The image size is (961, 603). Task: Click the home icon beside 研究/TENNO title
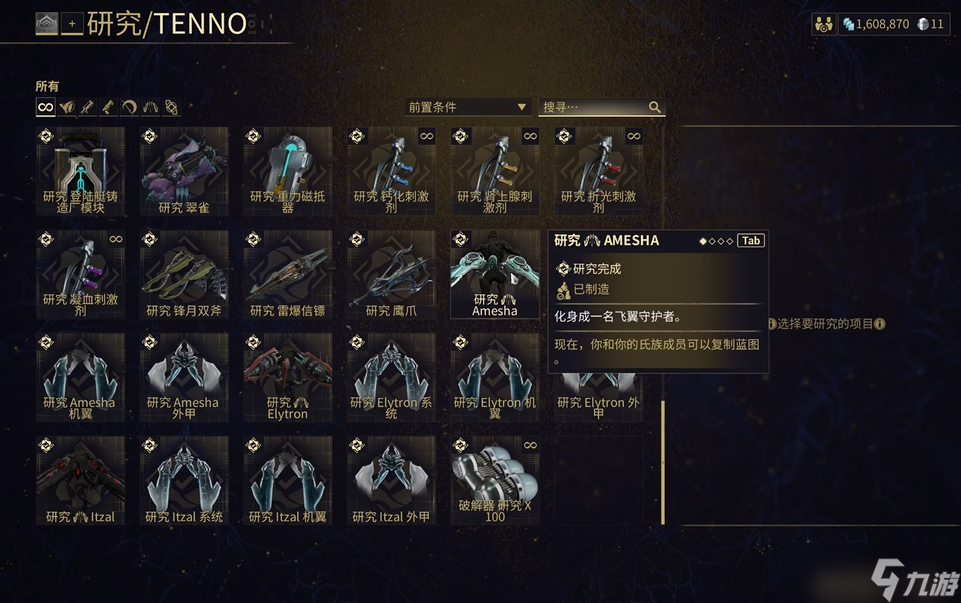47,23
